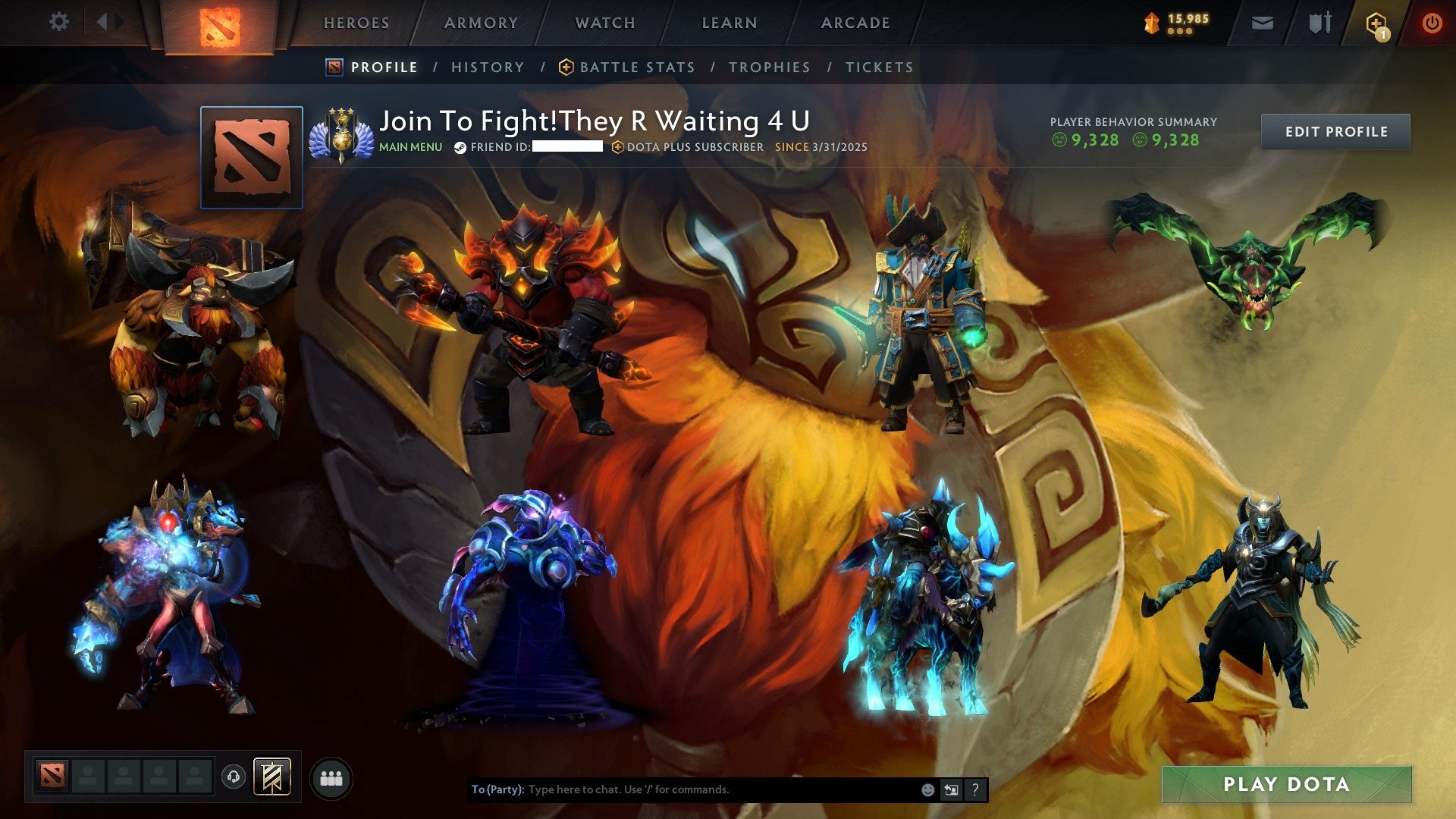The height and width of the screenshot is (819, 1456).
Task: Open the emoticon picker in chat bar
Action: 927,789
